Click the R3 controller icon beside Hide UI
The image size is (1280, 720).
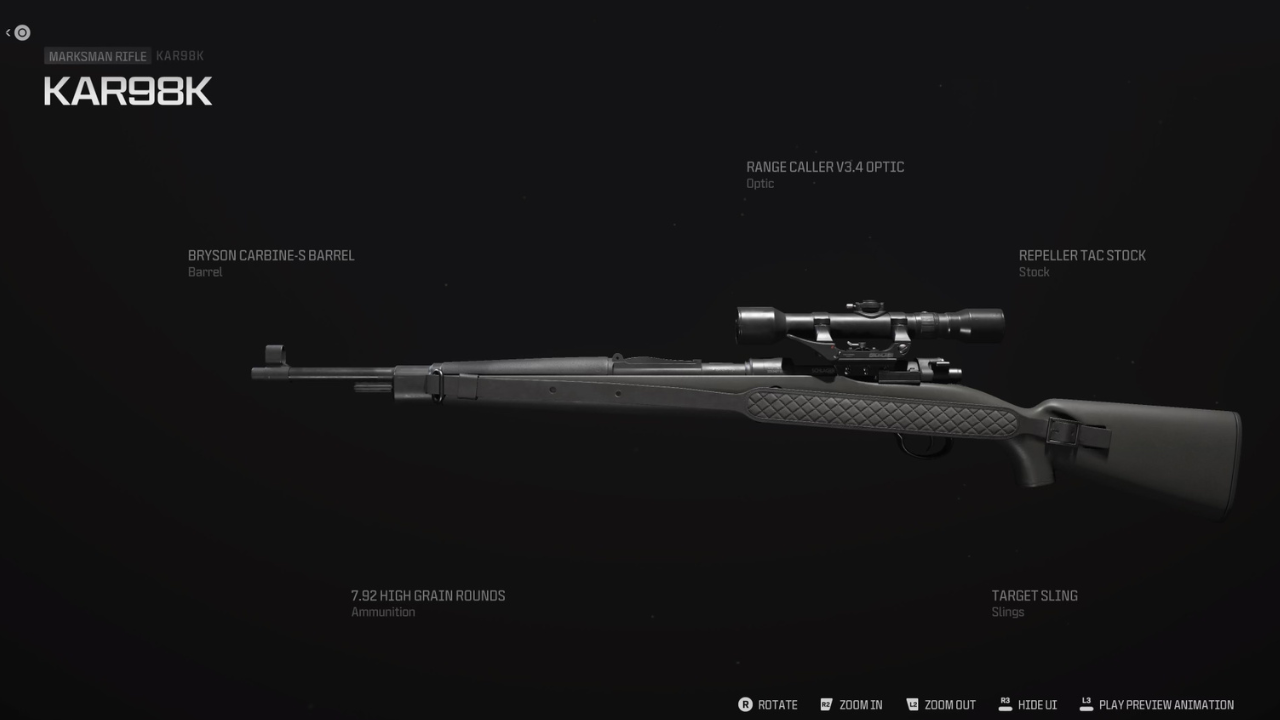pos(1005,704)
